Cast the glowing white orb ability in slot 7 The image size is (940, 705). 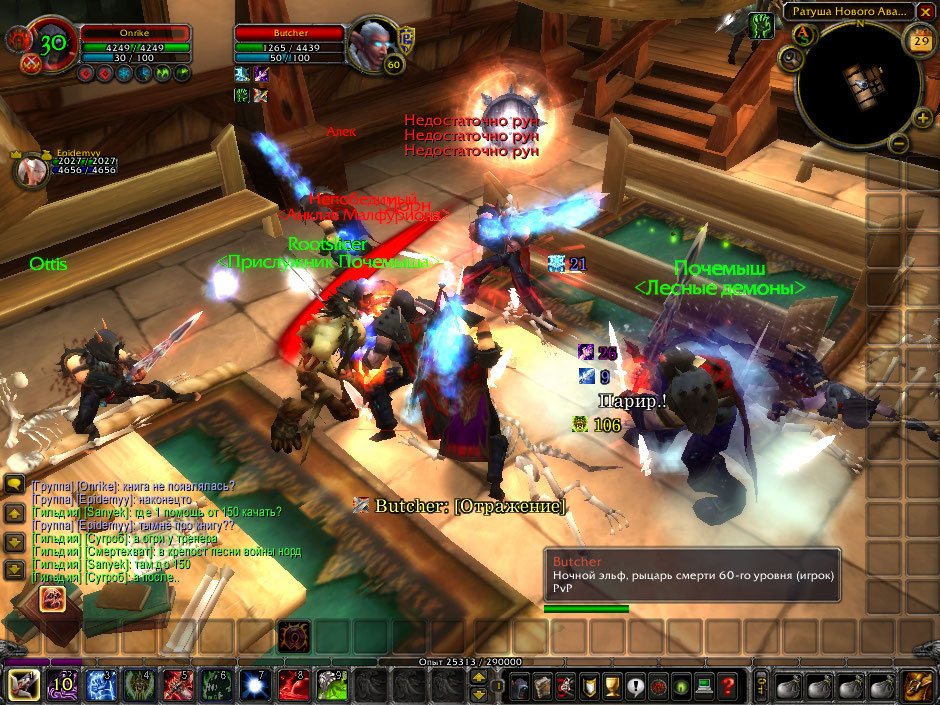(x=254, y=687)
